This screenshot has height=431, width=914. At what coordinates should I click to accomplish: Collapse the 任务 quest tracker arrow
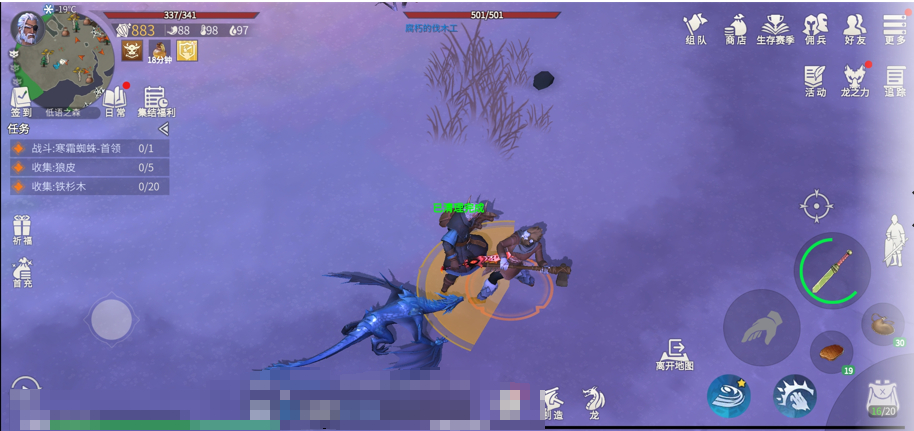pos(164,129)
